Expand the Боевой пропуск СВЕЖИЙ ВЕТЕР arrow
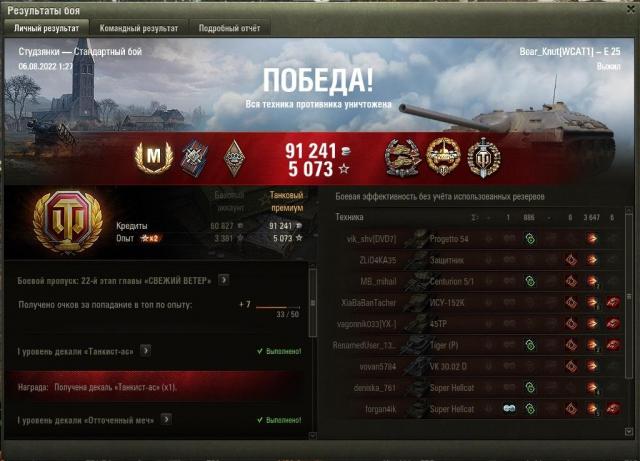The height and width of the screenshot is (461, 640). point(223,280)
